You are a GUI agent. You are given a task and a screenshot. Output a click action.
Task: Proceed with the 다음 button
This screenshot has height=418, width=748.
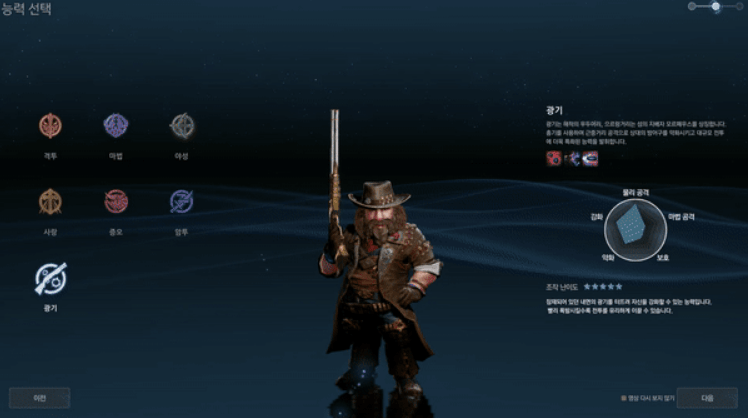[x=706, y=397]
